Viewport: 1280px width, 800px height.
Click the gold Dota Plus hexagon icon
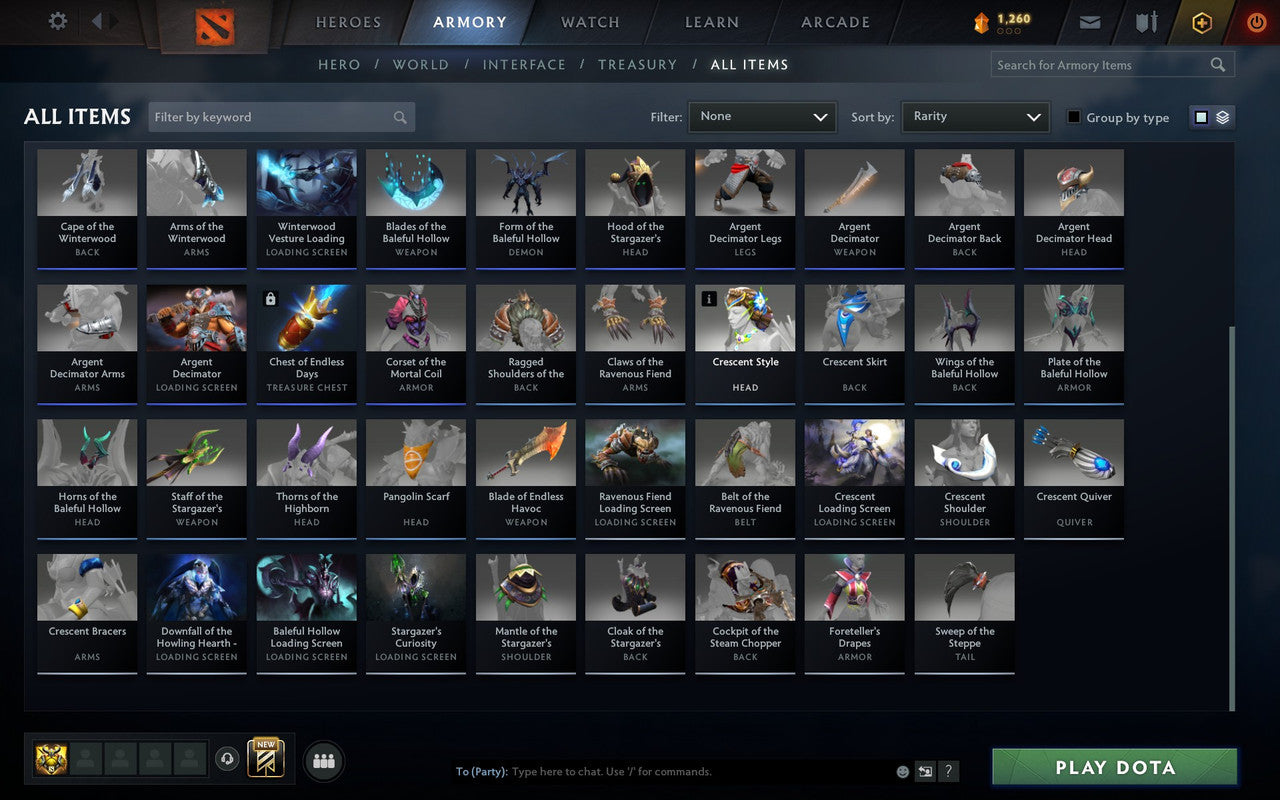(1201, 21)
